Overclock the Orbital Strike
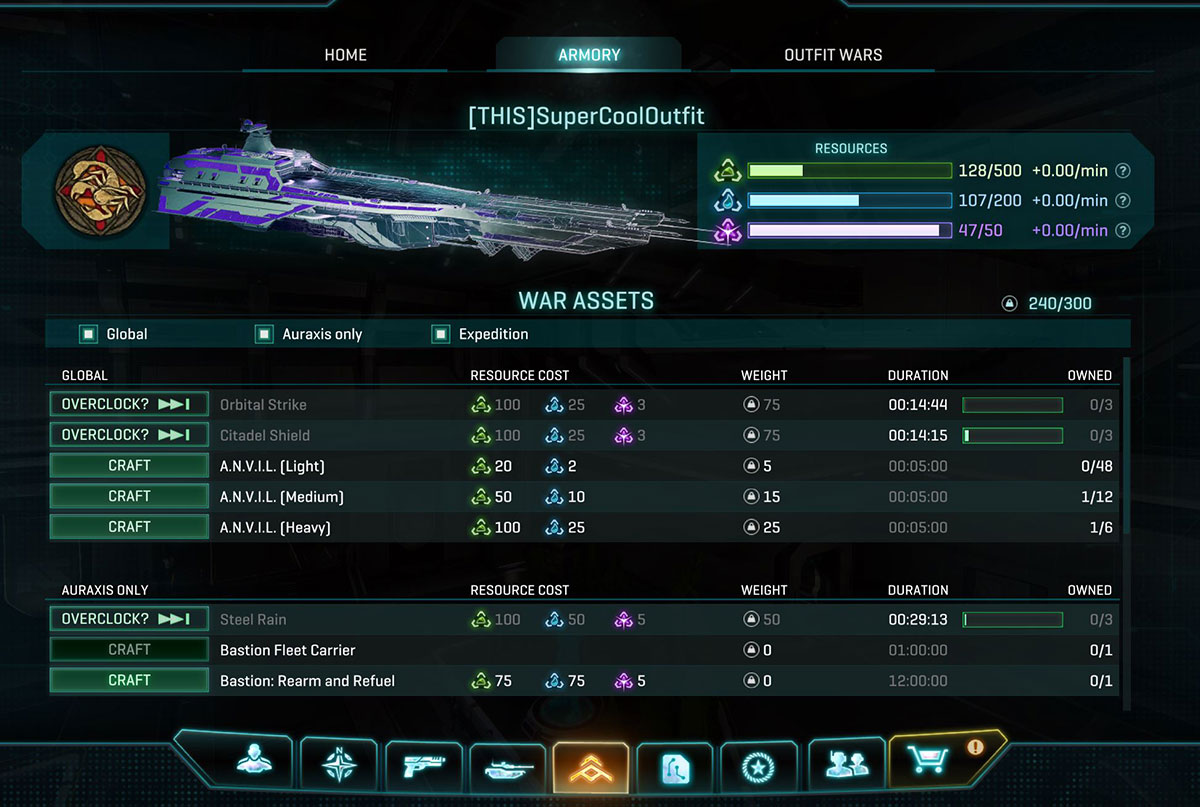Screen dimensions: 1200x807 coord(129,405)
